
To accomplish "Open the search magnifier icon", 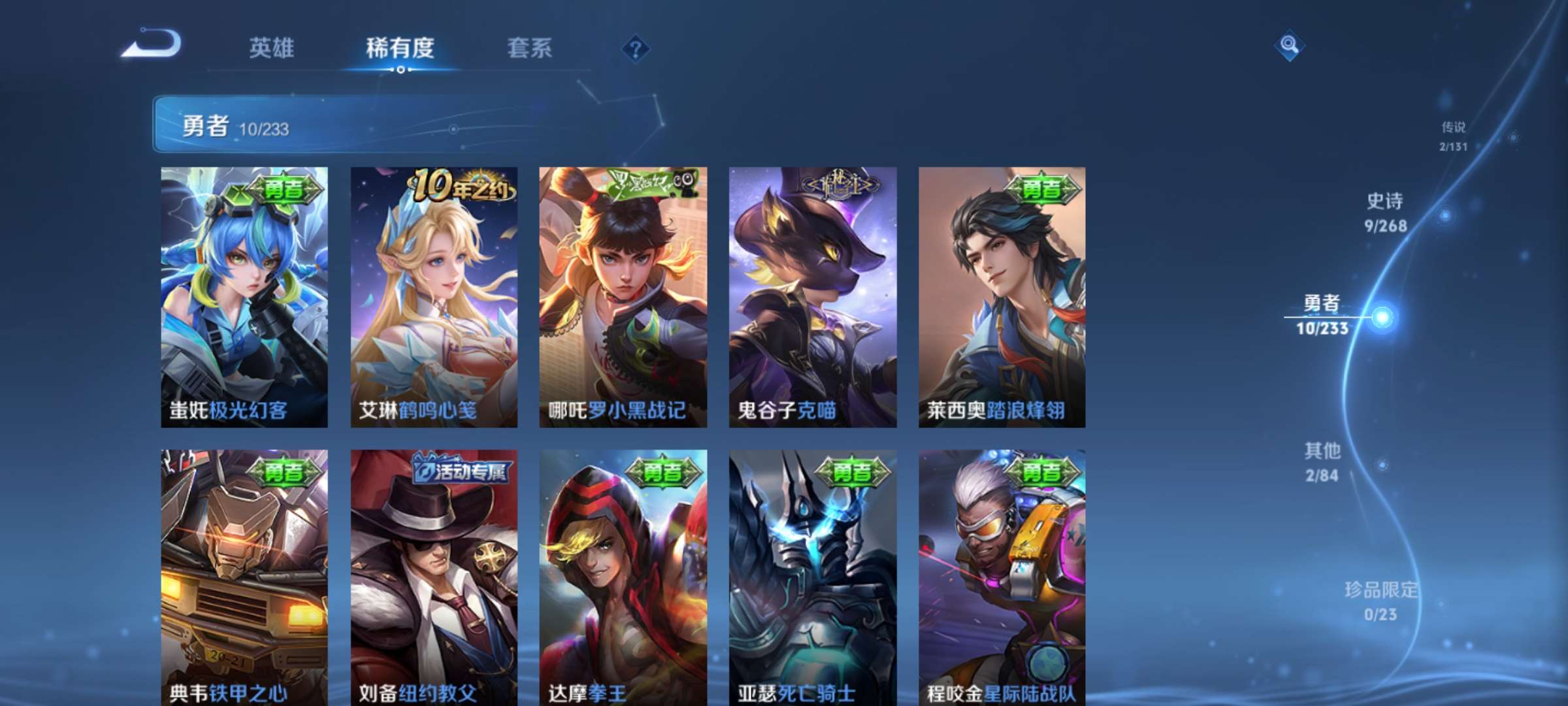I will point(1288,46).
